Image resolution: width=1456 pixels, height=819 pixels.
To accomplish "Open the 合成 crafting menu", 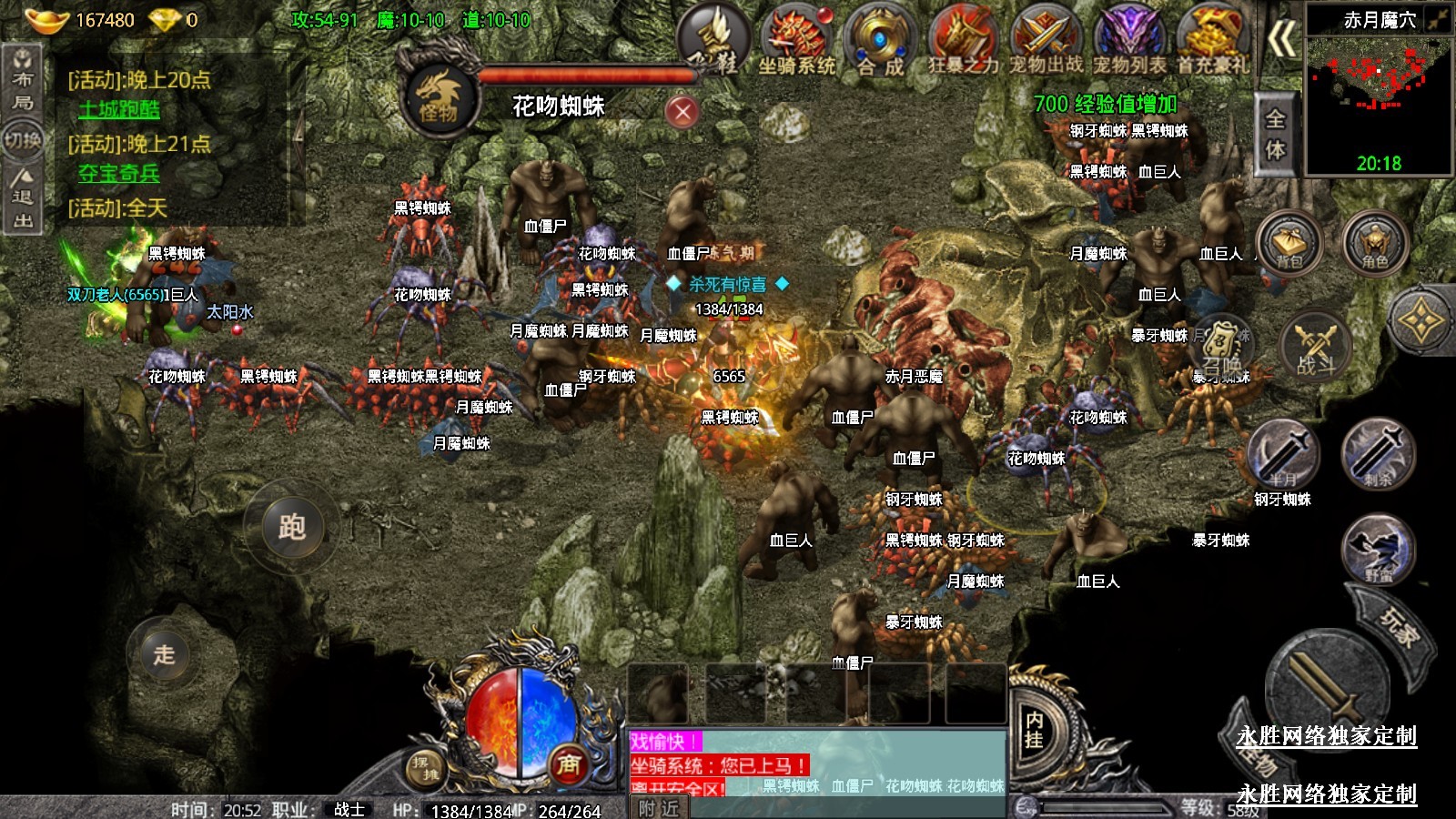I will pos(879,41).
